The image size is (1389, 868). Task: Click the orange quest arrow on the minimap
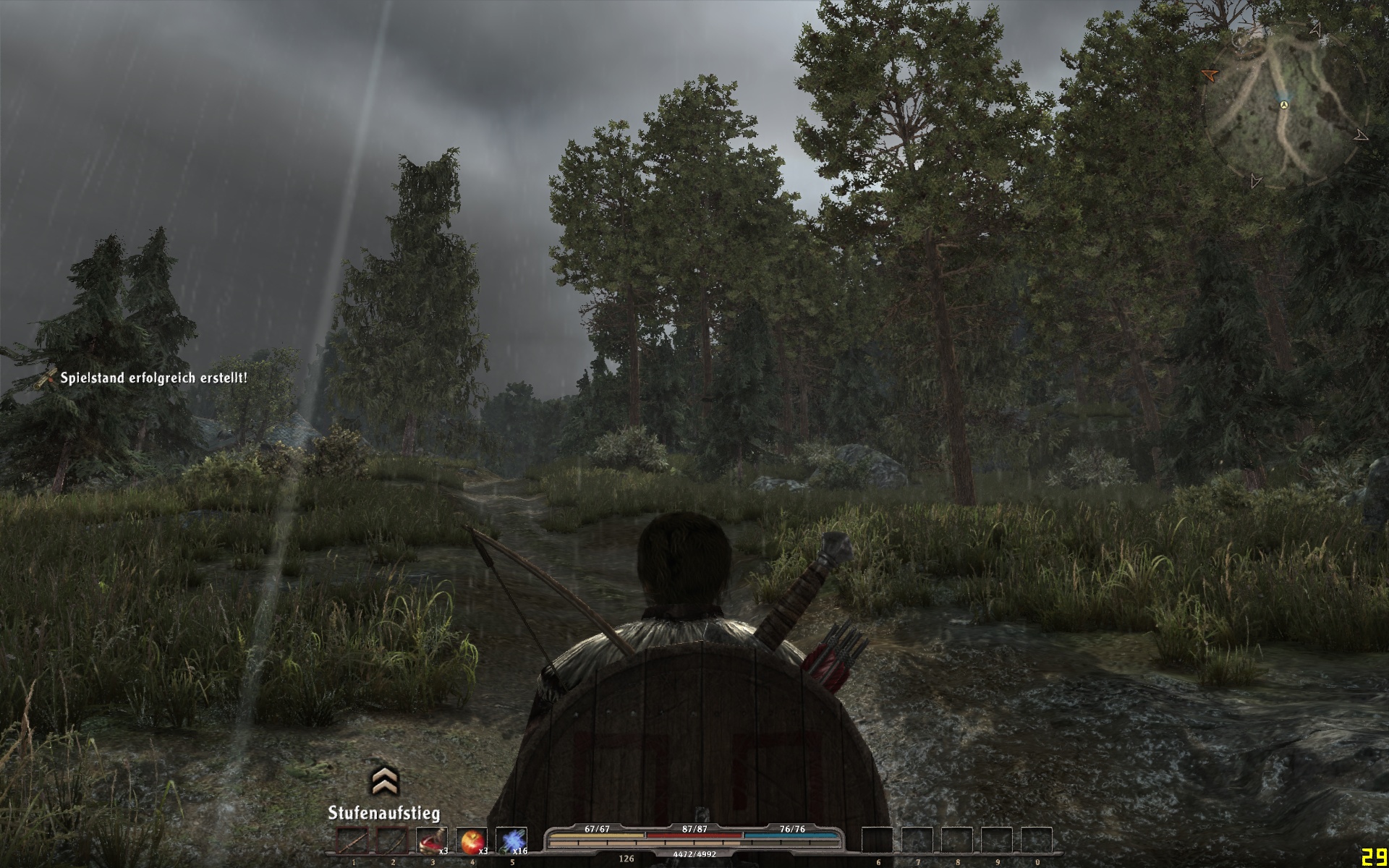pos(1210,75)
